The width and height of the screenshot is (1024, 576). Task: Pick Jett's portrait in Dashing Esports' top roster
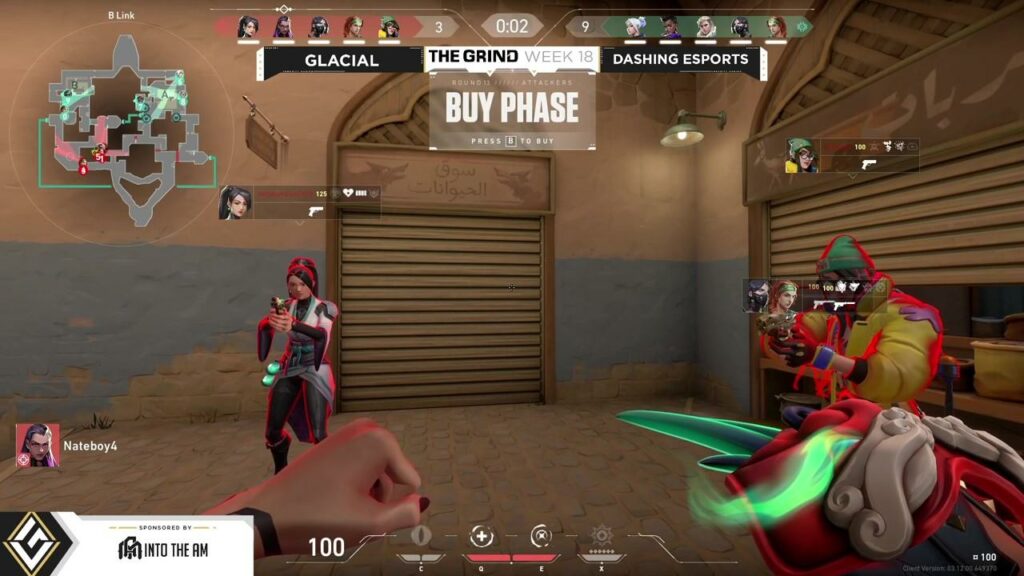[636, 27]
